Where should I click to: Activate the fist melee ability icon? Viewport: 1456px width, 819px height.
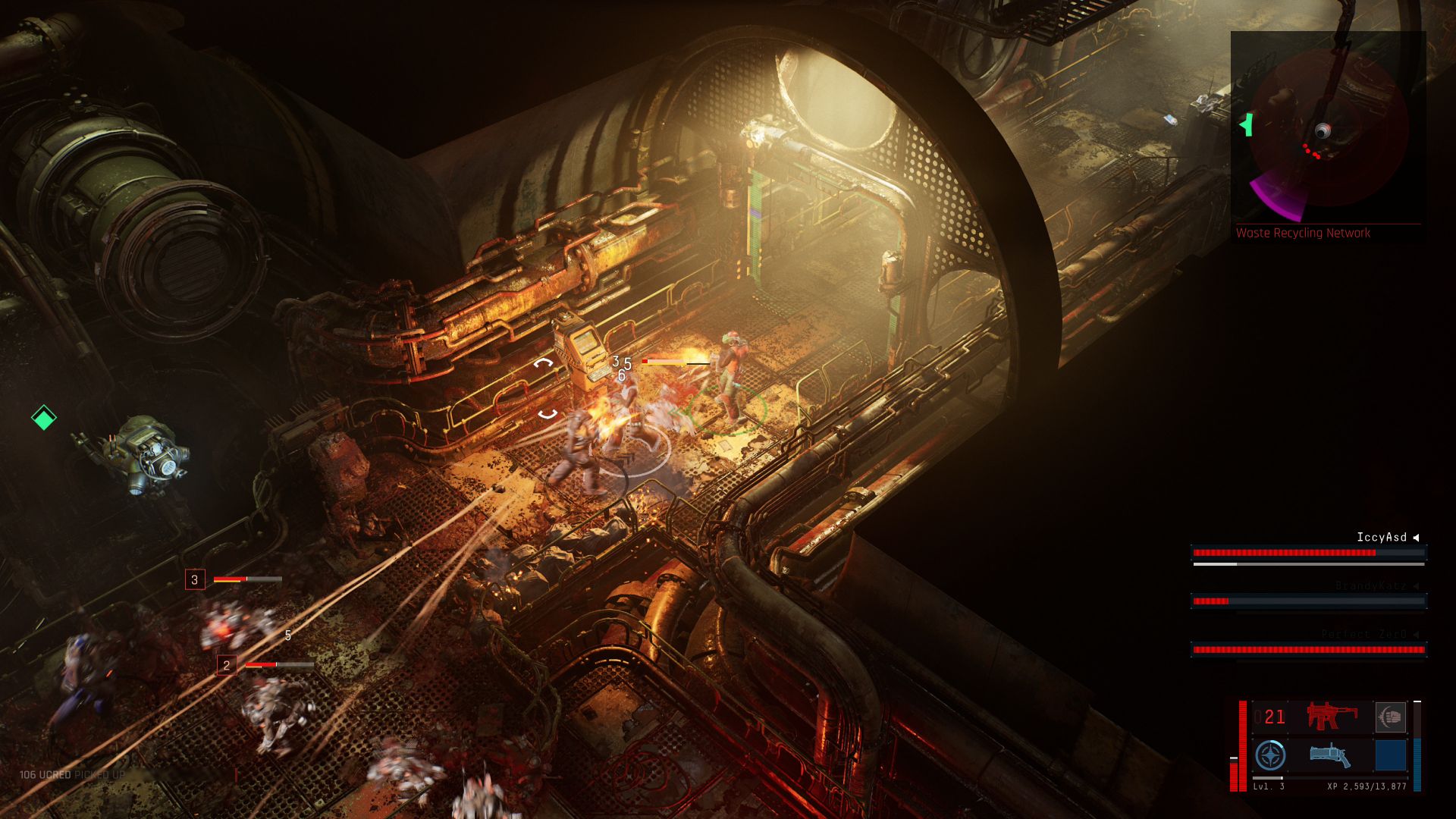pos(1390,717)
